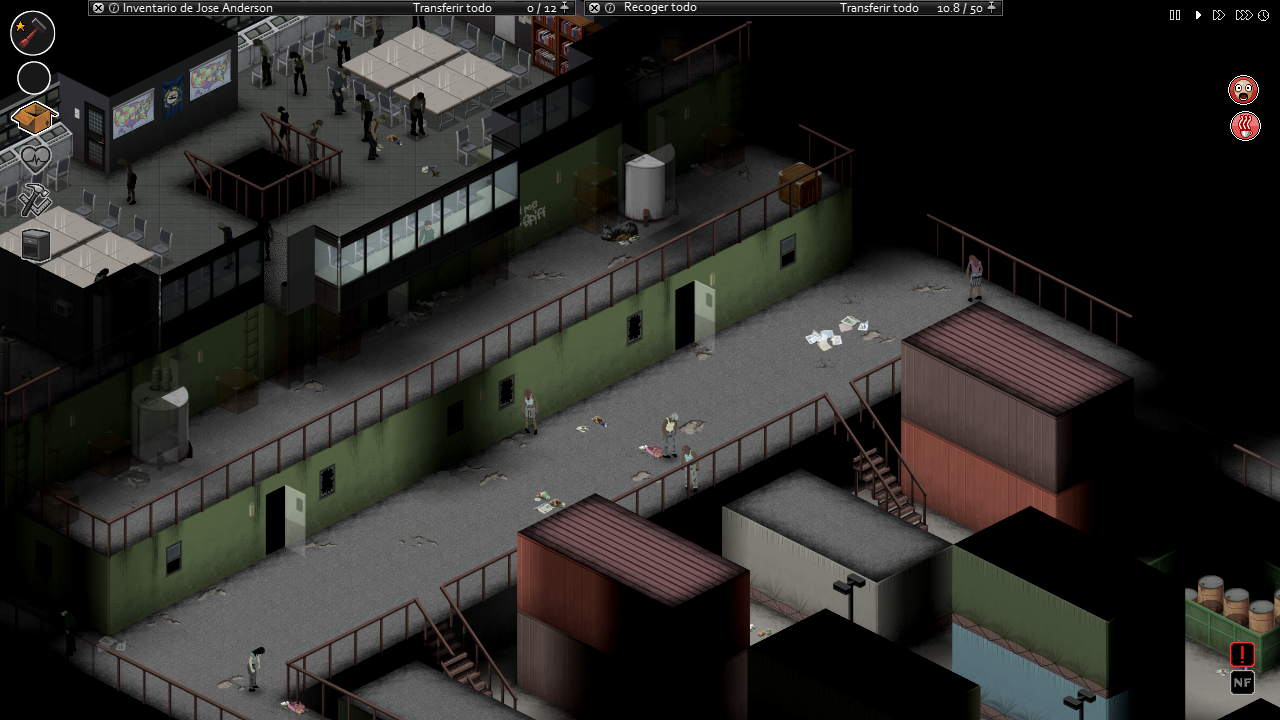This screenshot has height=720, width=1280.
Task: Inspect the panic moodle face icon
Action: (1244, 89)
